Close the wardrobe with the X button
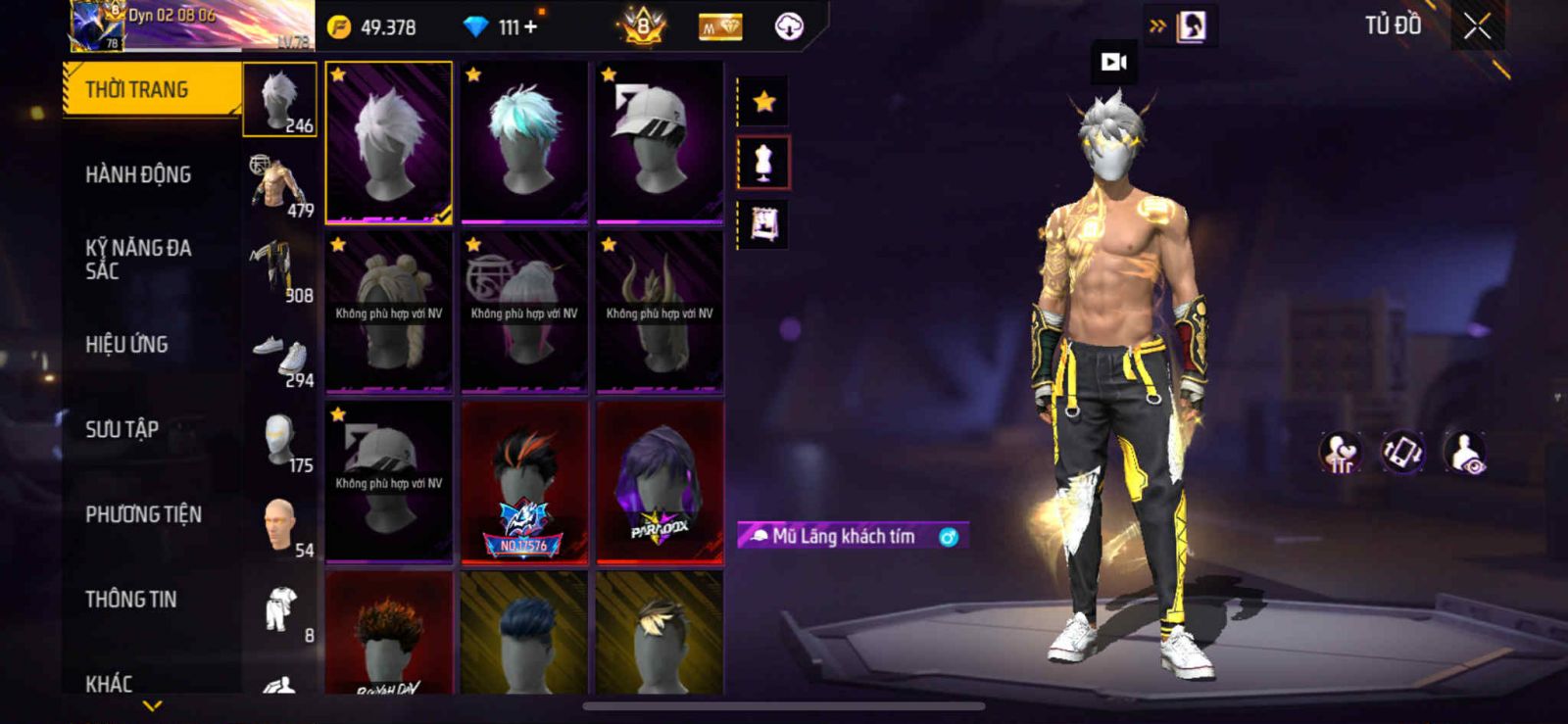The height and width of the screenshot is (724, 1568). [1477, 27]
